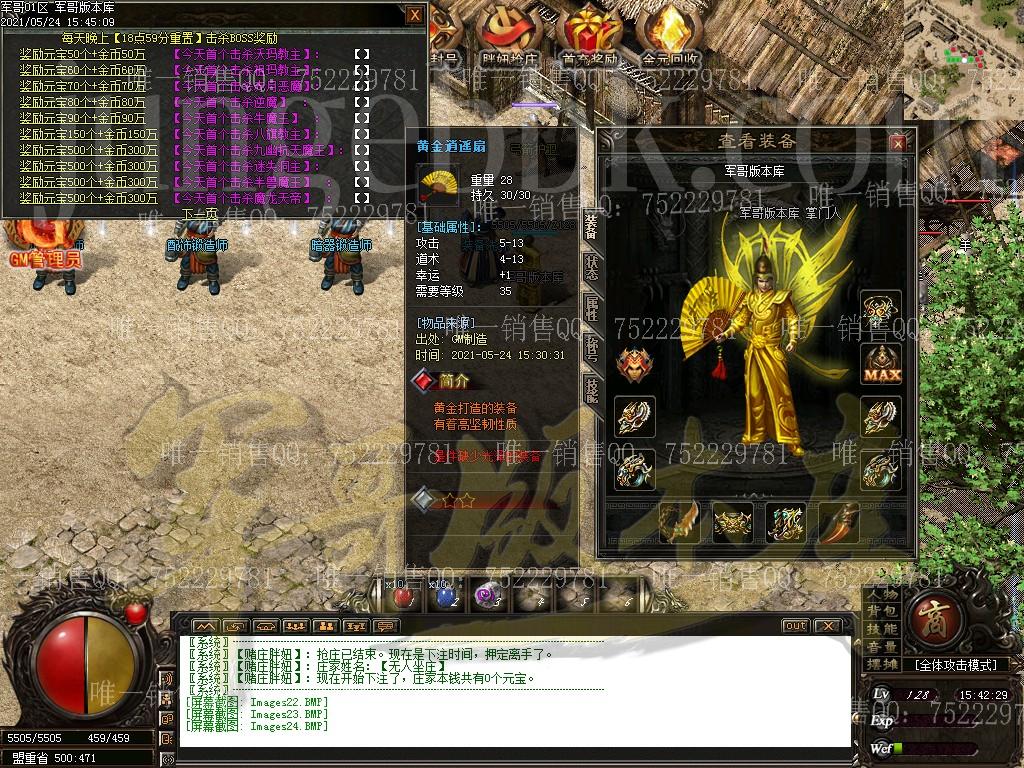Close the chat window with X
Image resolution: width=1024 pixels, height=768 pixels.
(827, 626)
